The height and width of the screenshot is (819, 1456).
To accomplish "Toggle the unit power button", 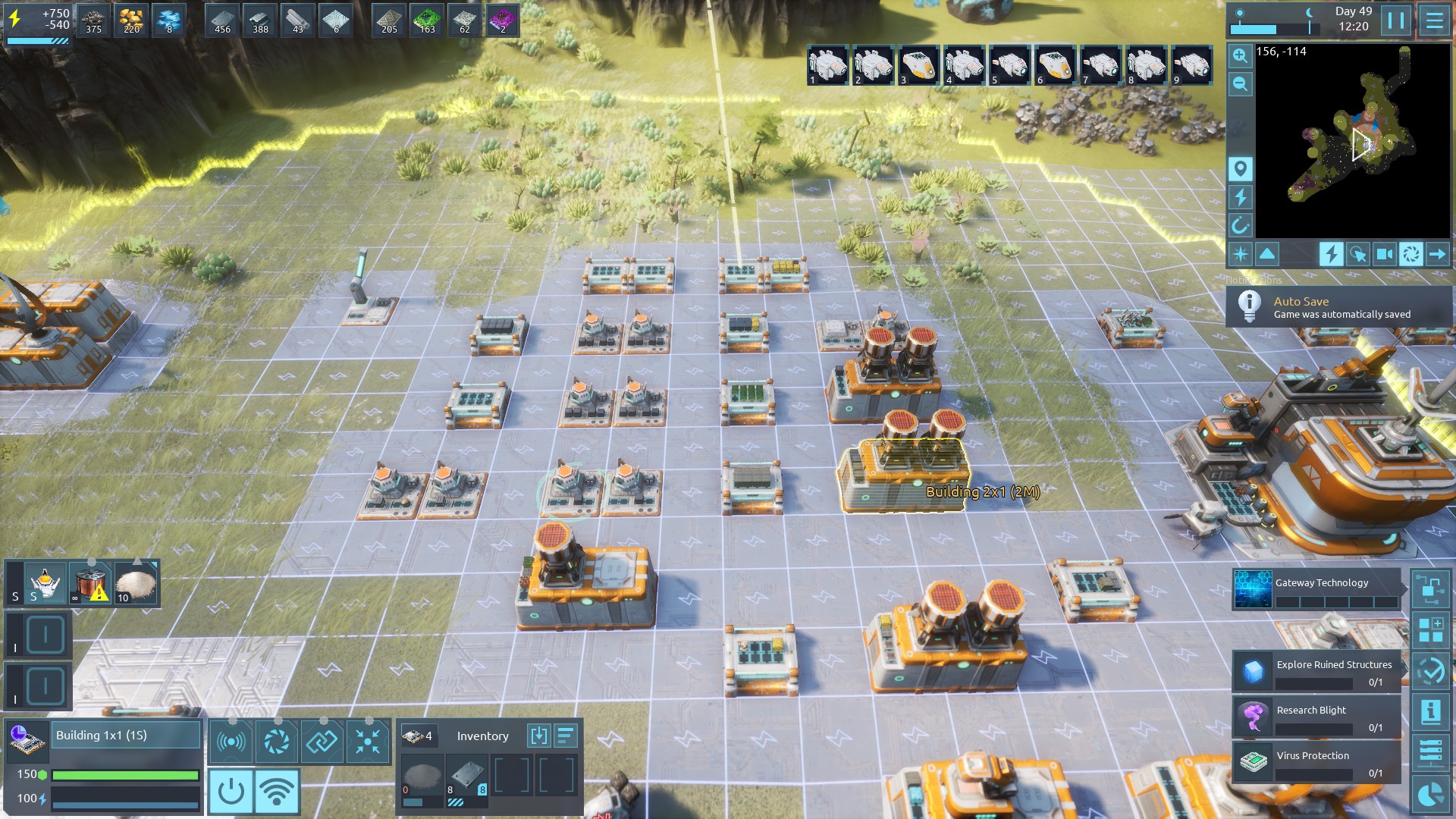I will (x=231, y=792).
